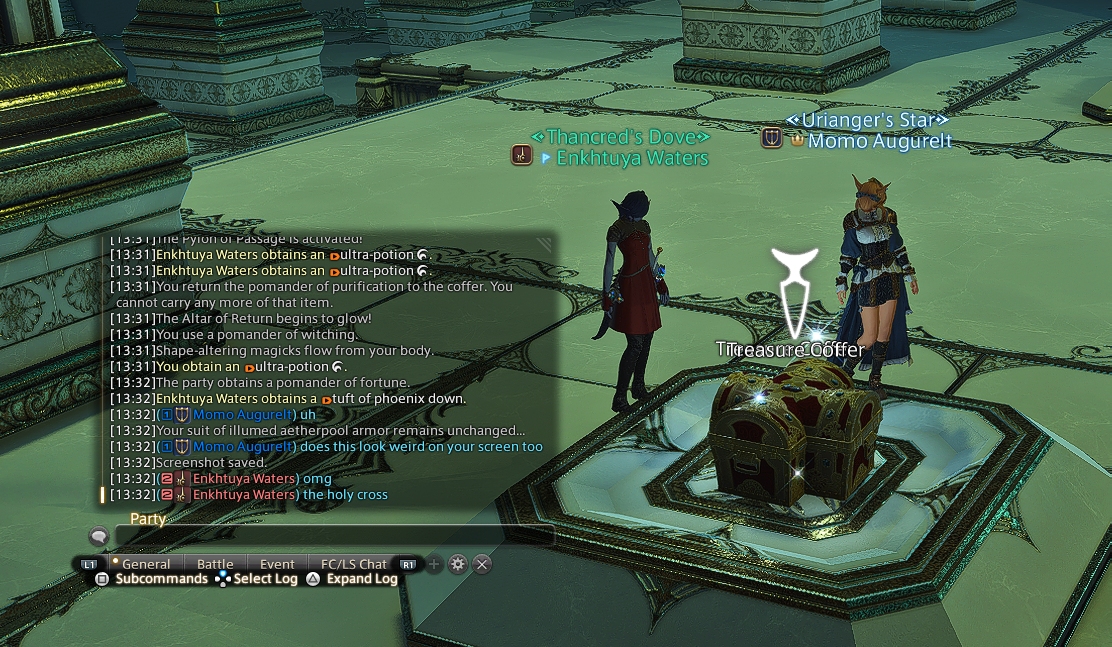This screenshot has height=647, width=1112.
Task: Target the Treasure Coffer label
Action: [x=792, y=349]
